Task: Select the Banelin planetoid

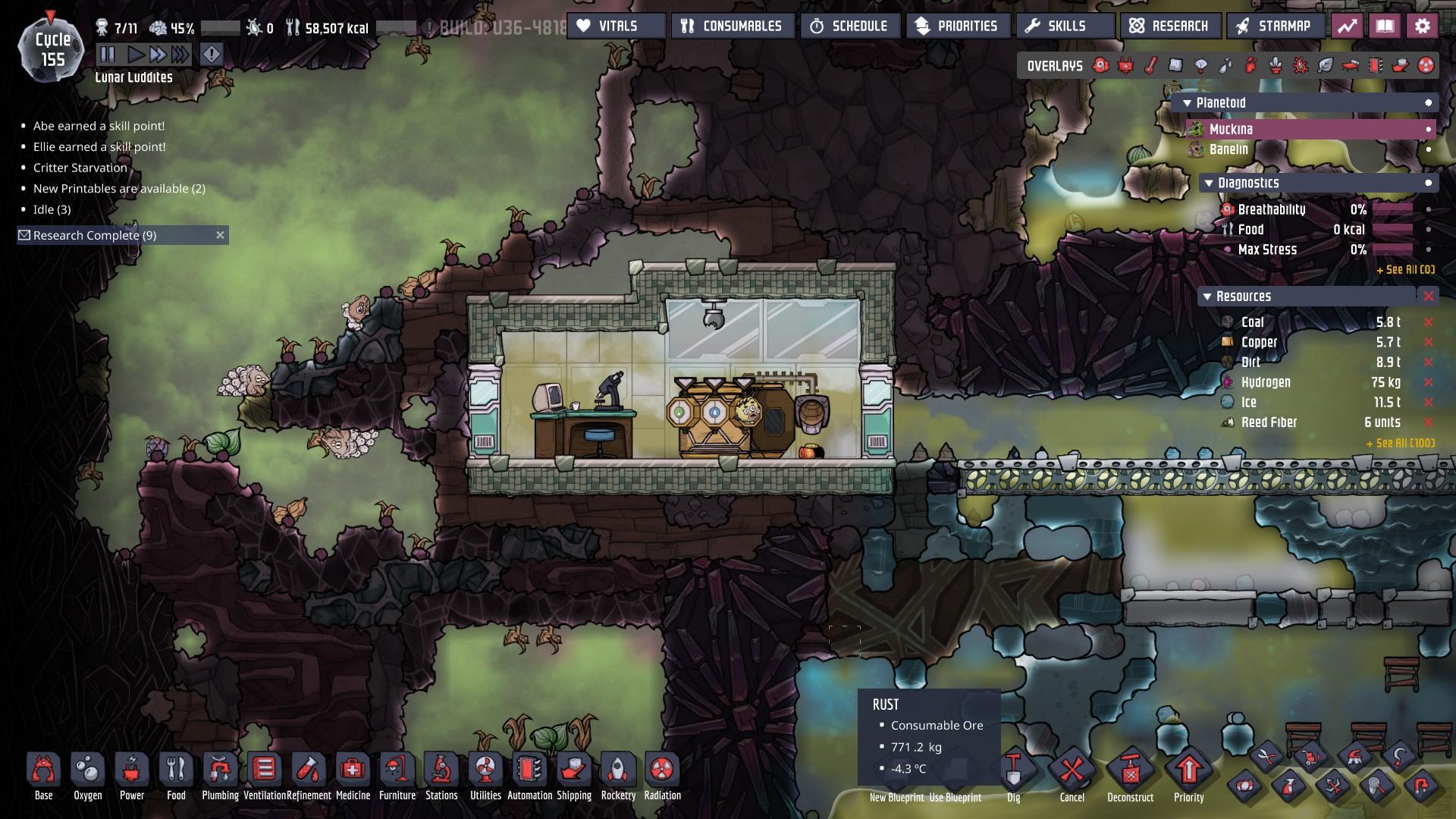Action: pyautogui.click(x=1228, y=149)
